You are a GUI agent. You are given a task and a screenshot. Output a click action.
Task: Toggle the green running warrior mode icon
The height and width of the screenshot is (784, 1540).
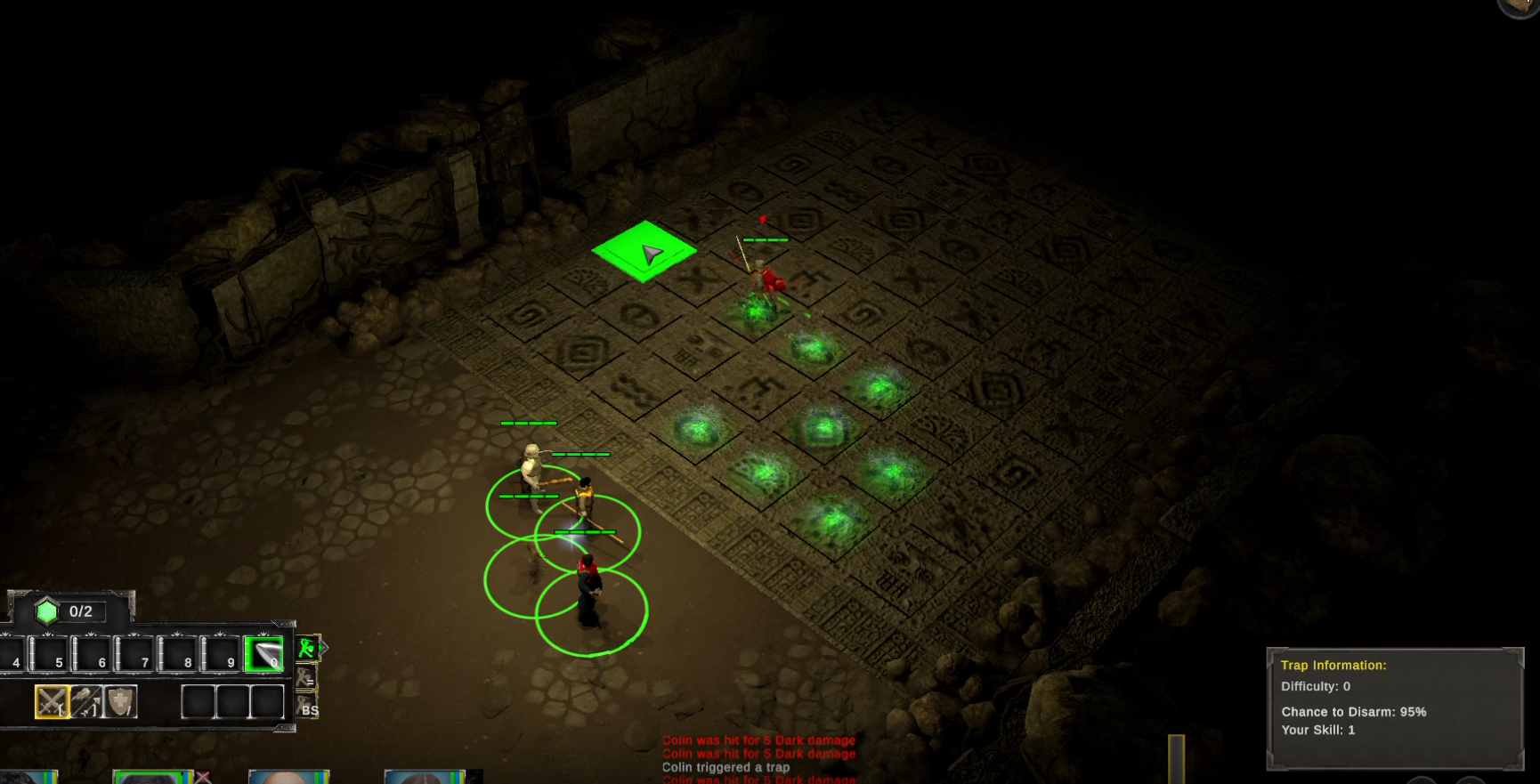click(307, 648)
